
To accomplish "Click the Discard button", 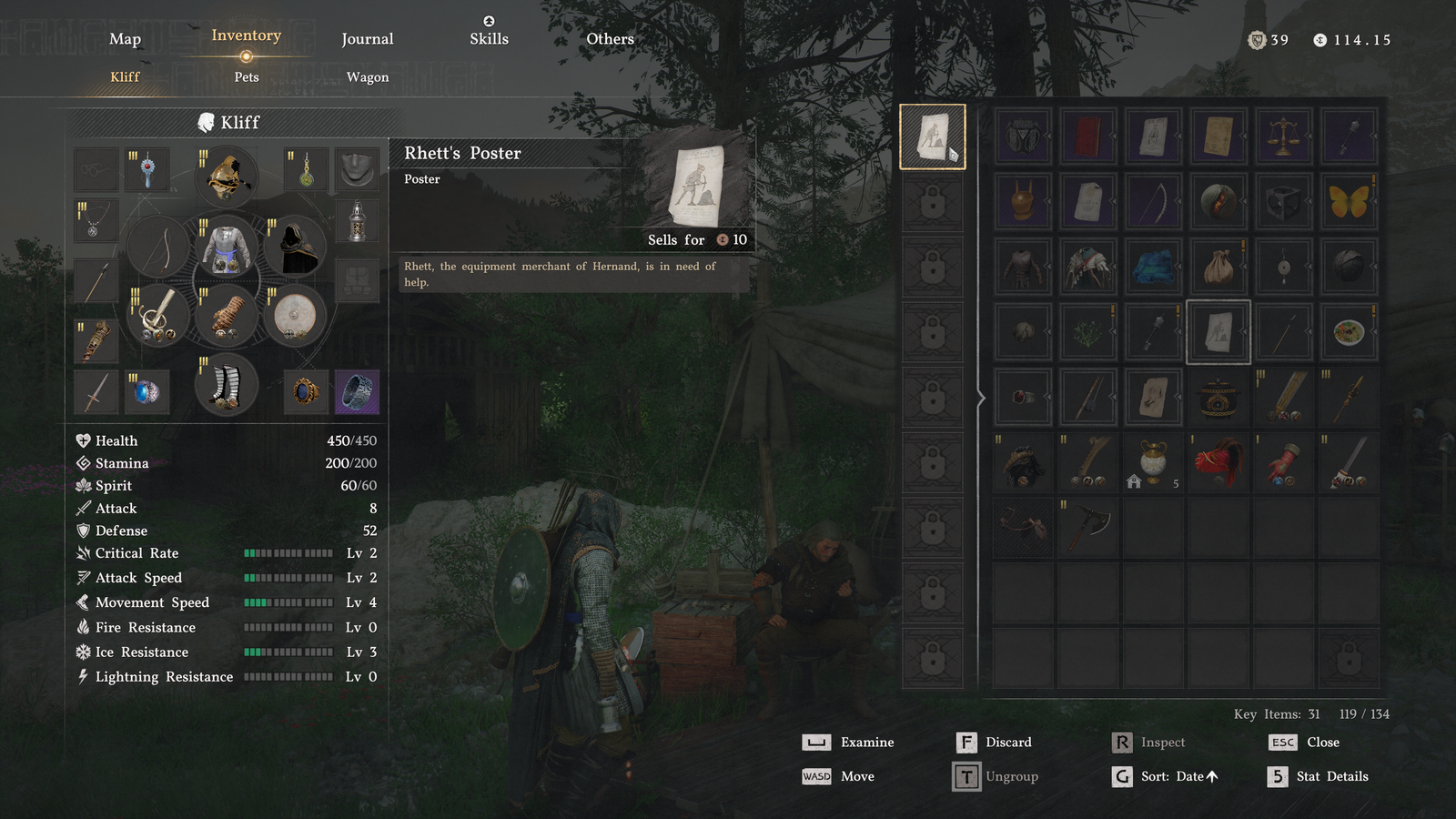I will coord(995,743).
